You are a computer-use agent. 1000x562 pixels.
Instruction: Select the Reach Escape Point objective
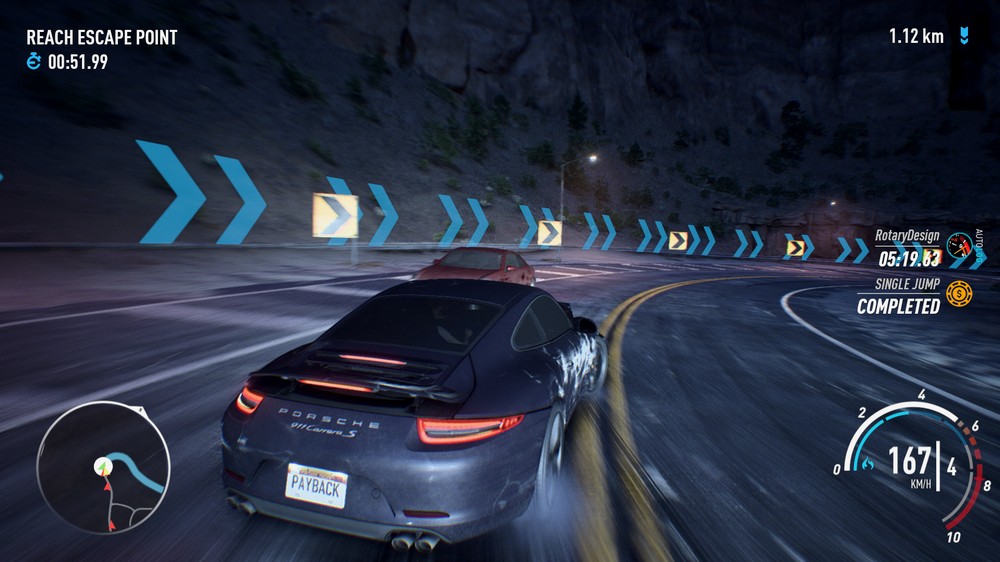101,38
